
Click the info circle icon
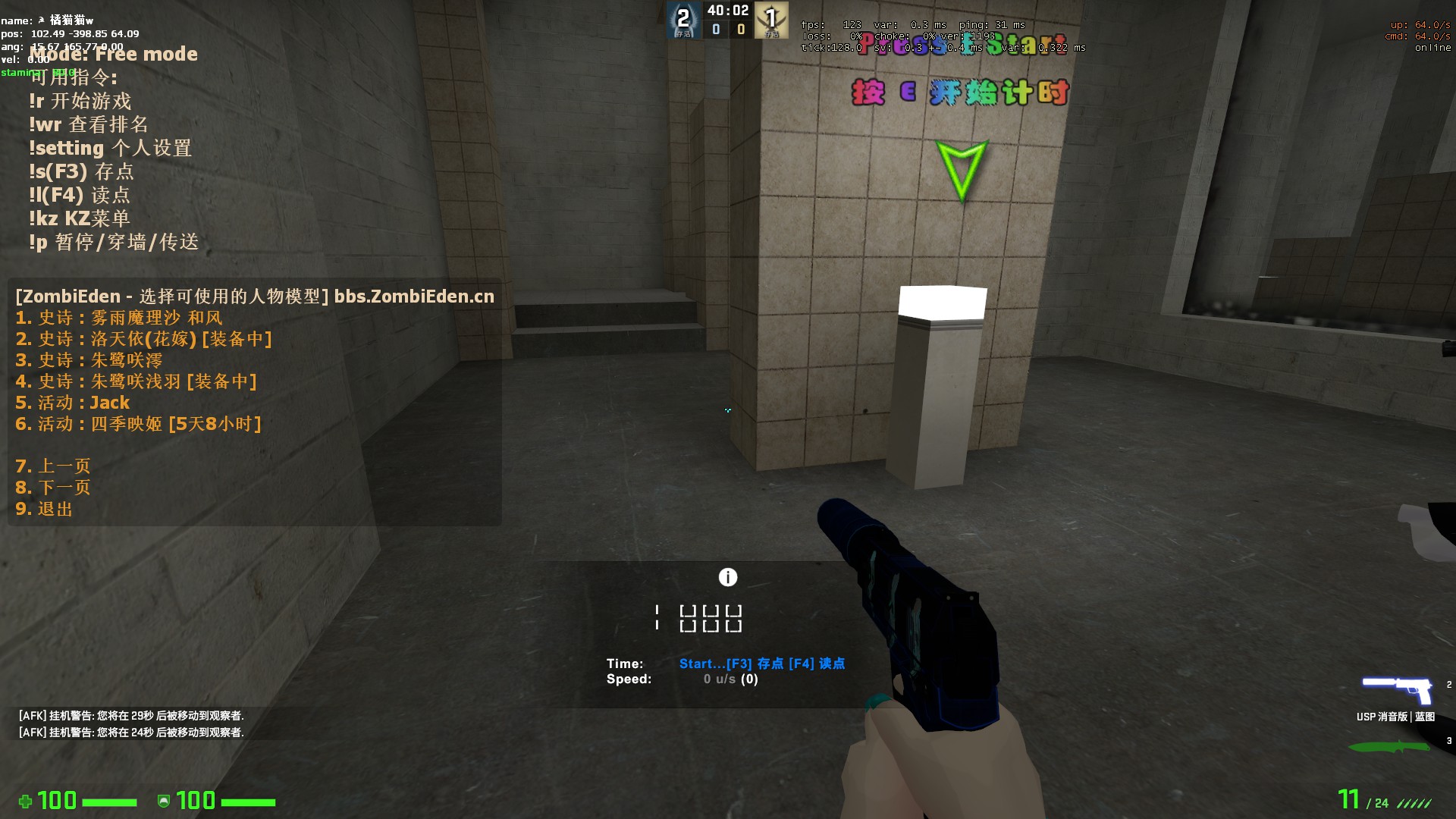pyautogui.click(x=728, y=578)
